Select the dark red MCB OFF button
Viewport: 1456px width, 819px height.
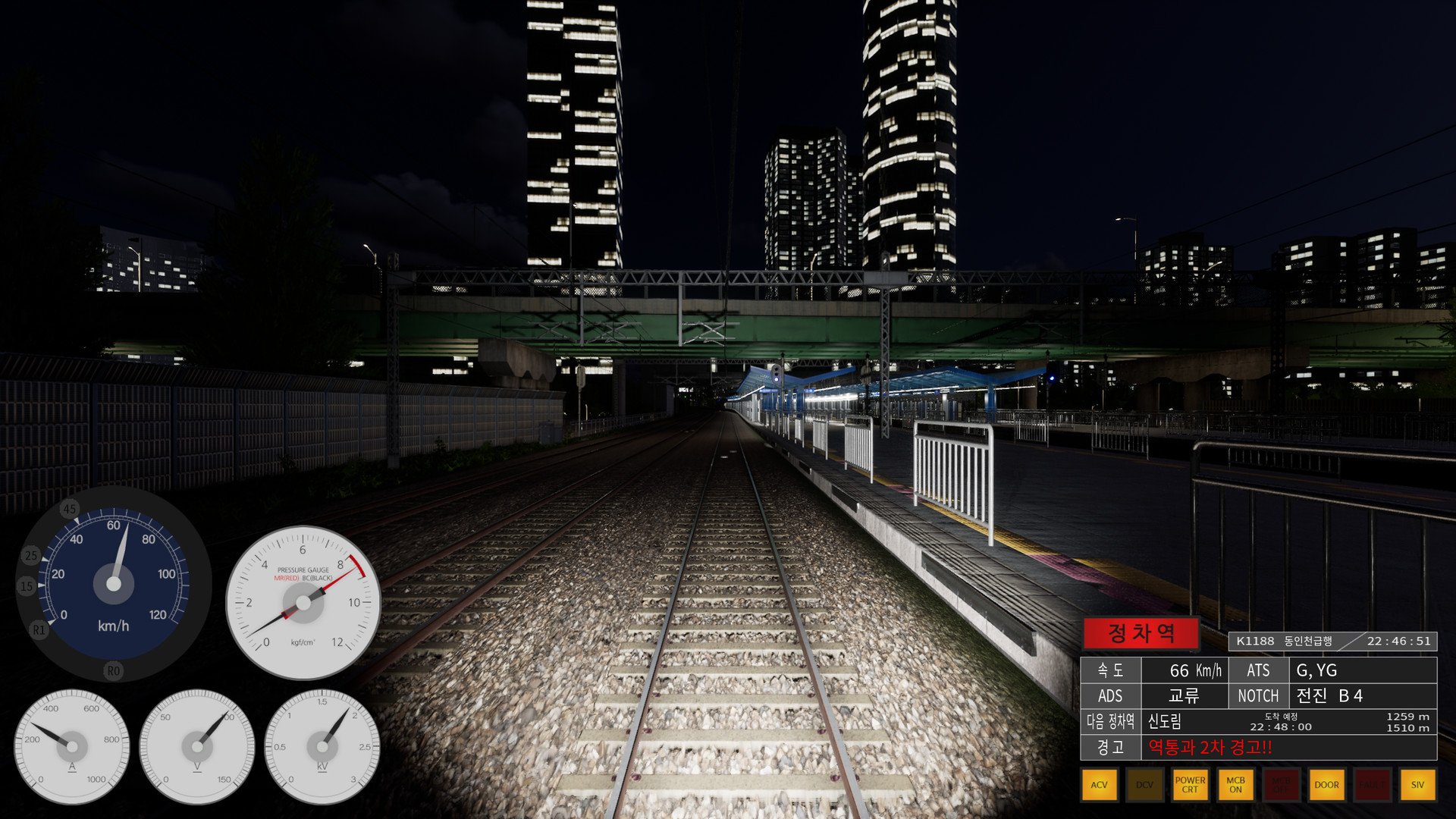click(1281, 785)
